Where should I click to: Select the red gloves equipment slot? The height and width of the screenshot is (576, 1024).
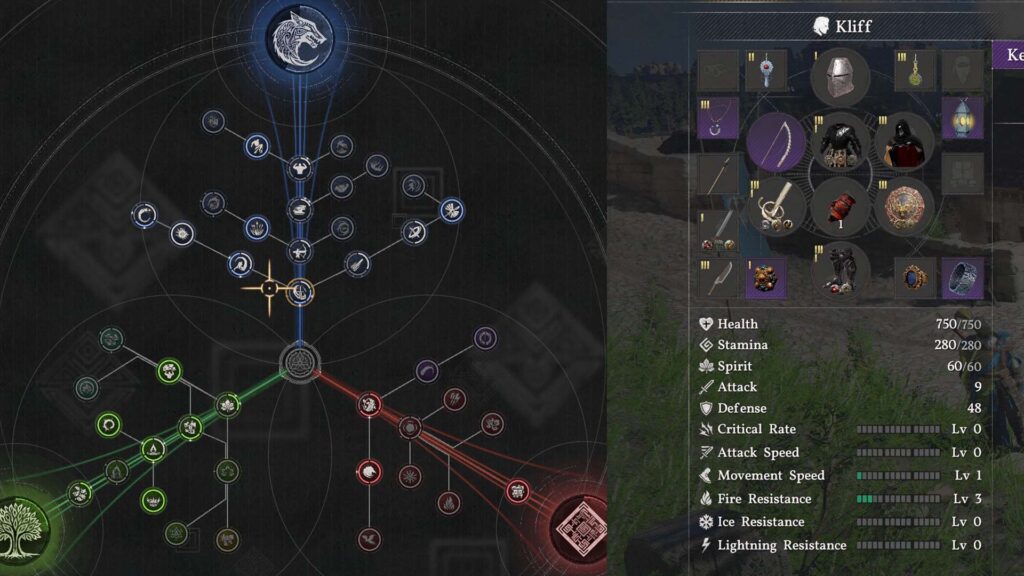(840, 208)
